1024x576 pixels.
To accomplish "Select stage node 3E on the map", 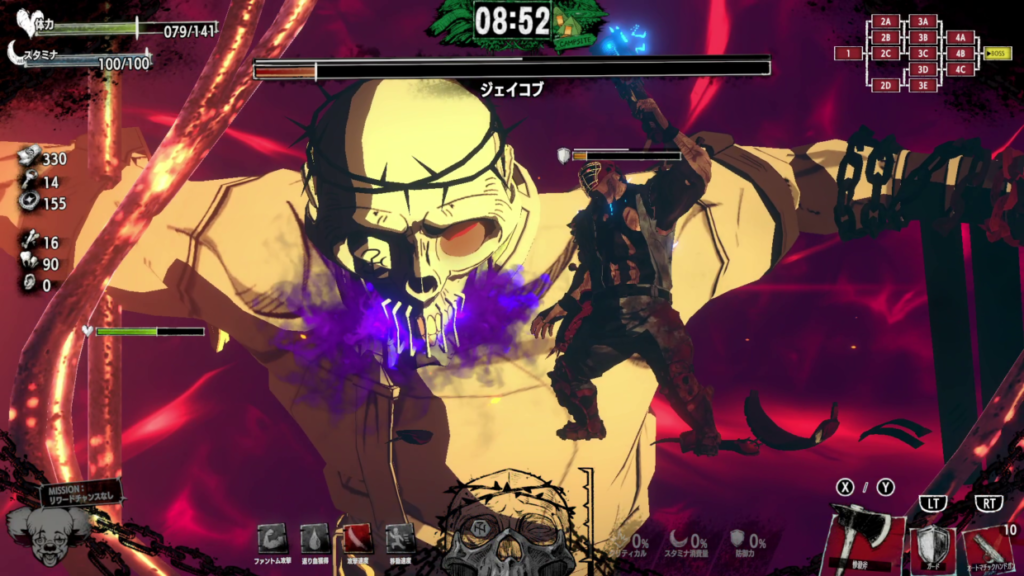I will pyautogui.click(x=922, y=85).
